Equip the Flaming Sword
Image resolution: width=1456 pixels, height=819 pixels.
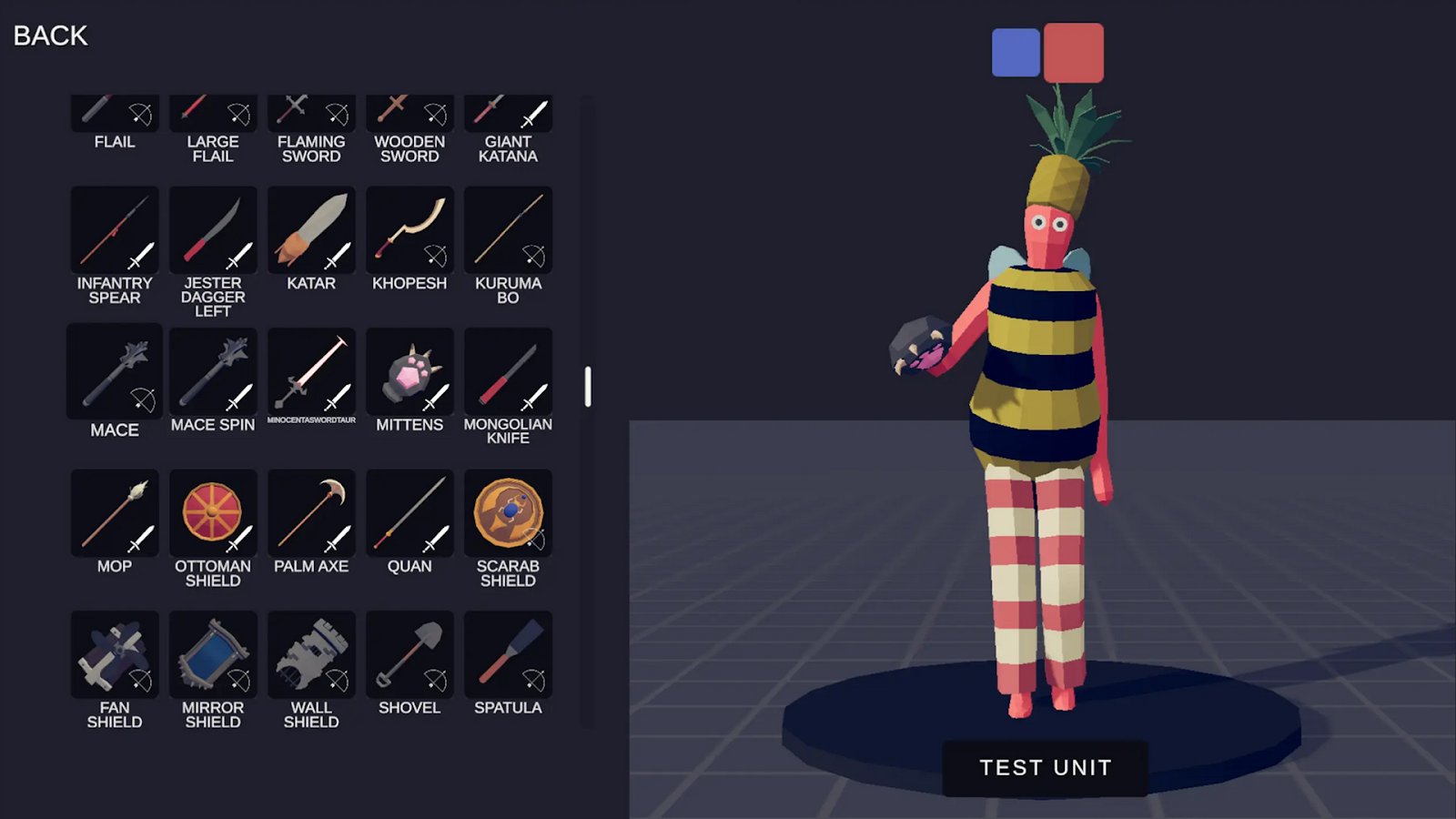pos(310,112)
